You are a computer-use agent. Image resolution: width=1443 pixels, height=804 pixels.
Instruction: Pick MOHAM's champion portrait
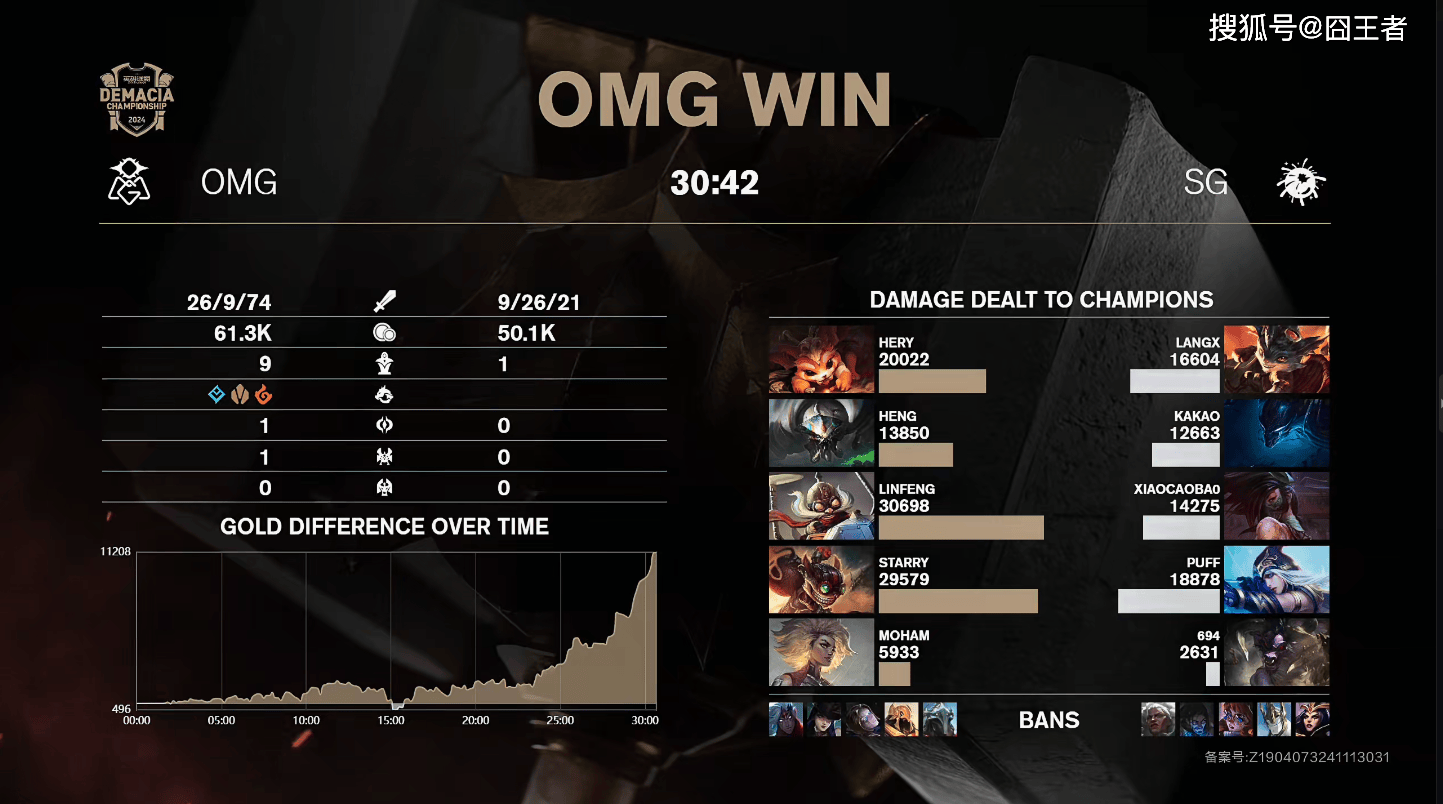pyautogui.click(x=807, y=652)
